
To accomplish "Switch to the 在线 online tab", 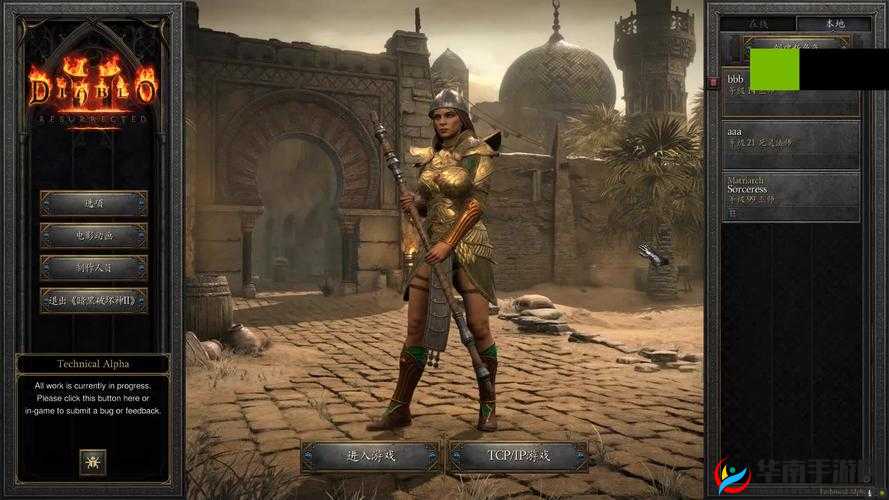I will tap(758, 22).
